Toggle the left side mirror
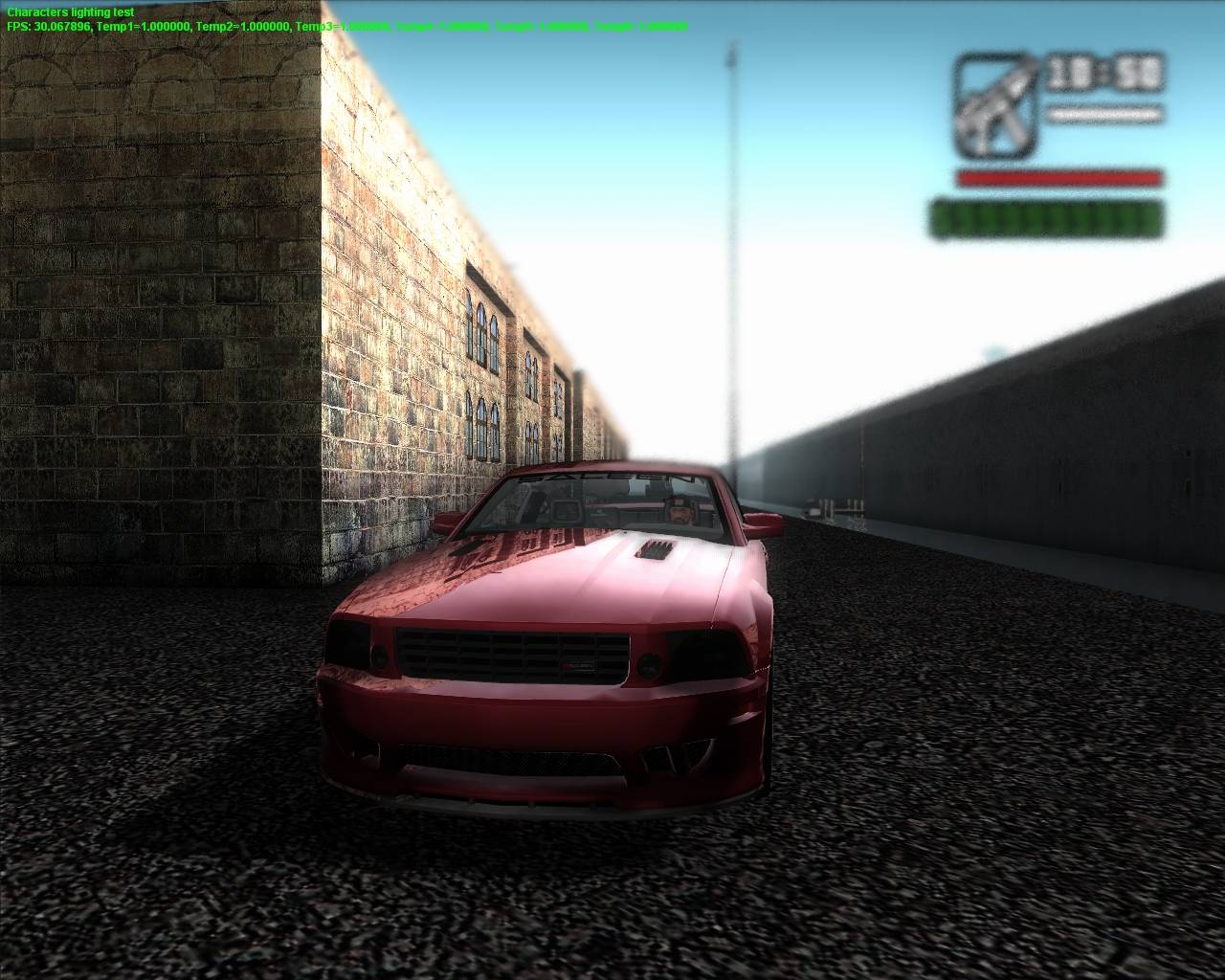The image size is (1225, 980). pos(447,522)
